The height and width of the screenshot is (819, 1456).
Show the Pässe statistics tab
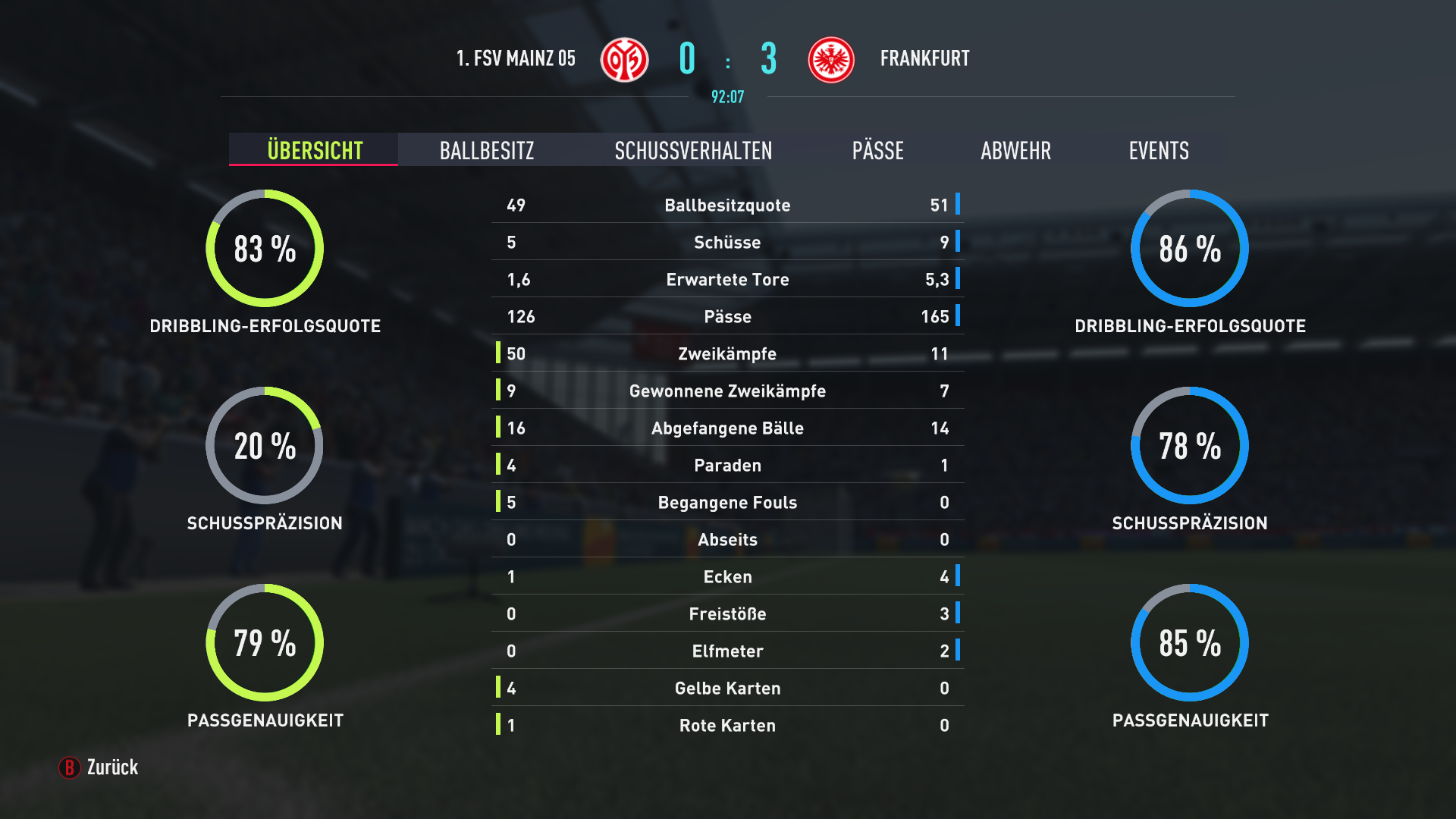[877, 150]
